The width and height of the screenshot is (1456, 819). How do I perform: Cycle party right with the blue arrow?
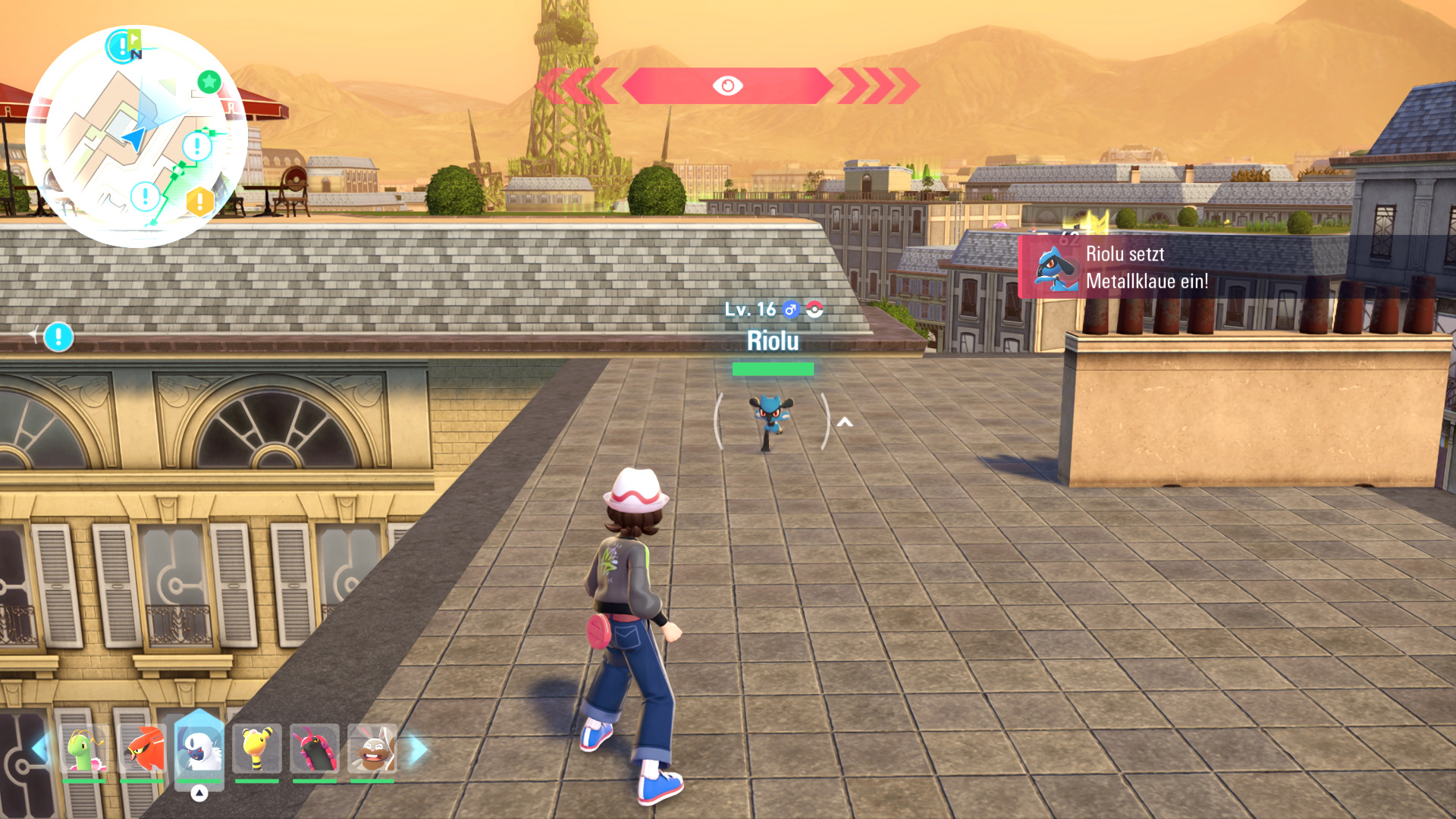click(418, 748)
